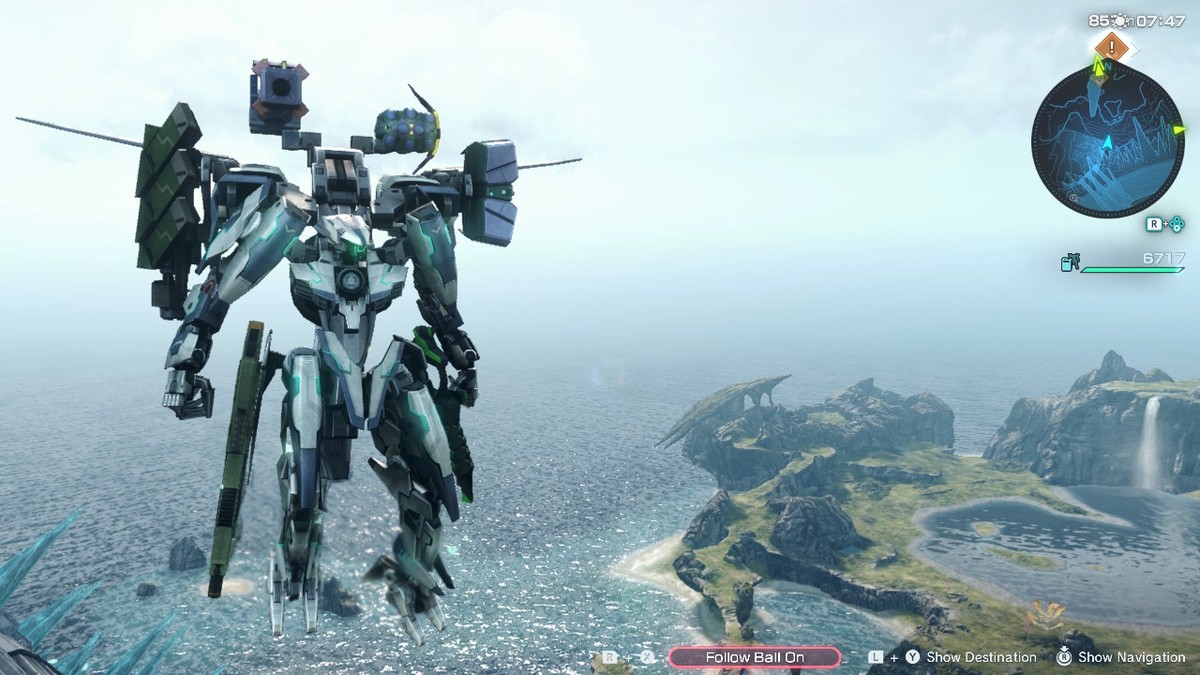
Task: Click the Show Destination option
Action: point(980,657)
